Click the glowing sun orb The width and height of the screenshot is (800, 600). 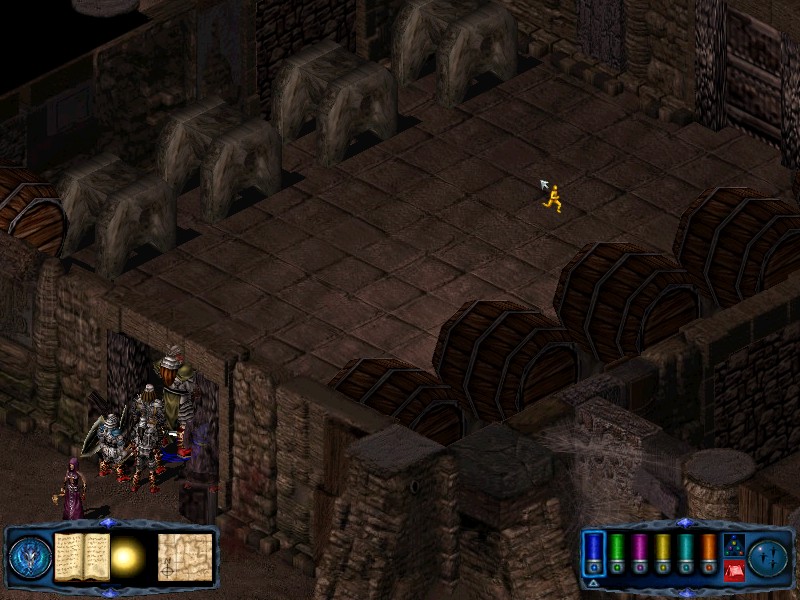(128, 557)
